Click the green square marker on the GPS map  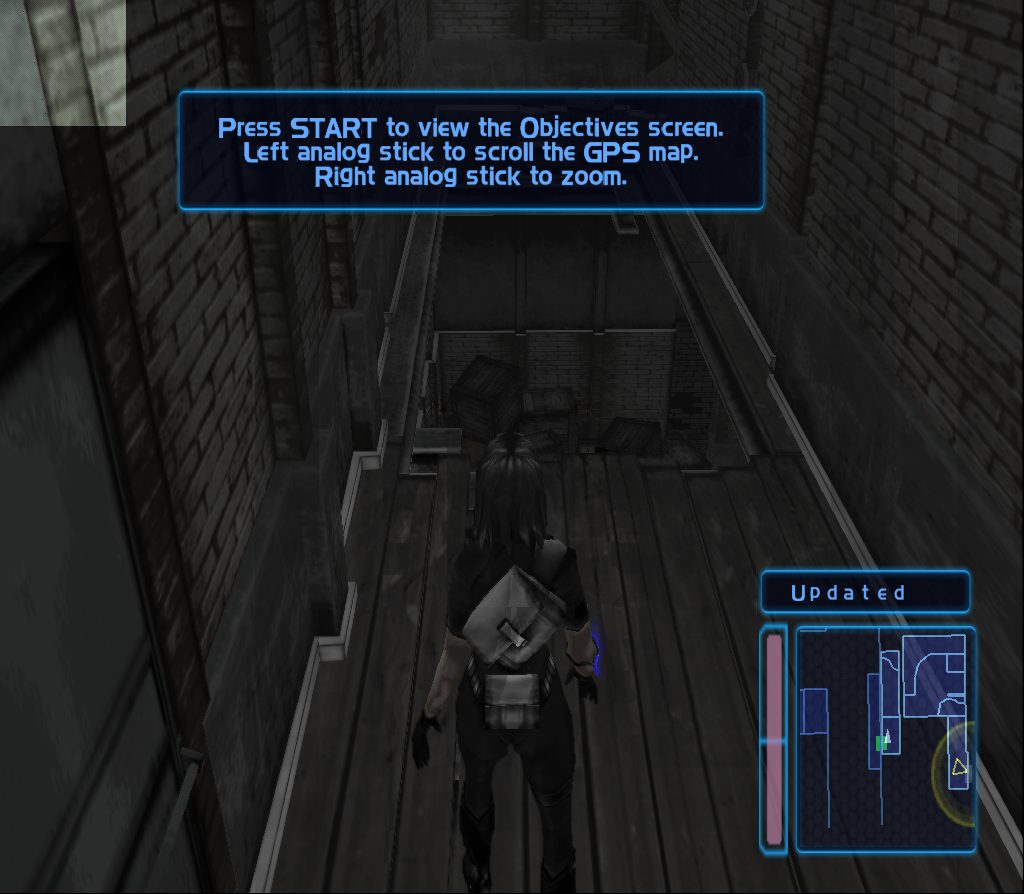(x=881, y=743)
